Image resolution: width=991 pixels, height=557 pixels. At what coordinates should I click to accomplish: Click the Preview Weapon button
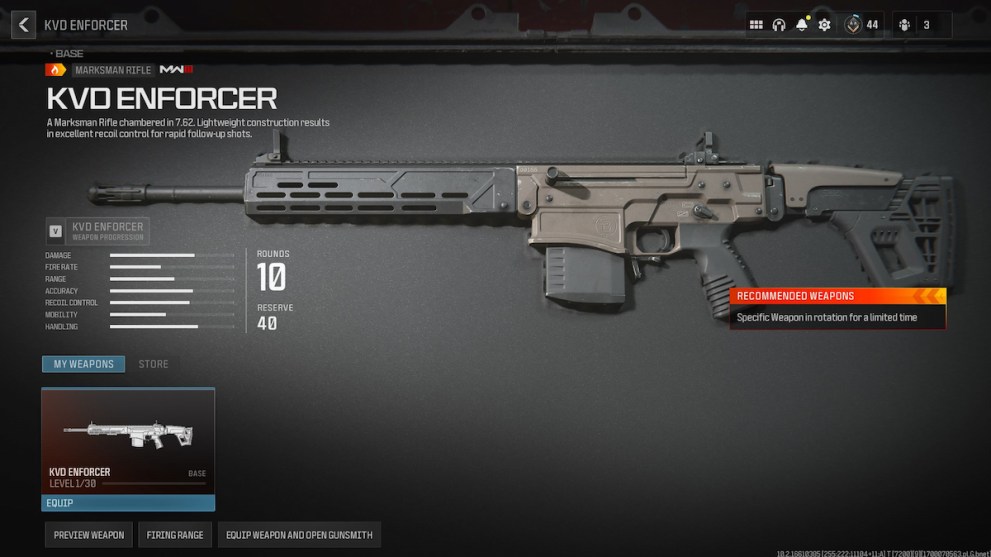tap(89, 535)
